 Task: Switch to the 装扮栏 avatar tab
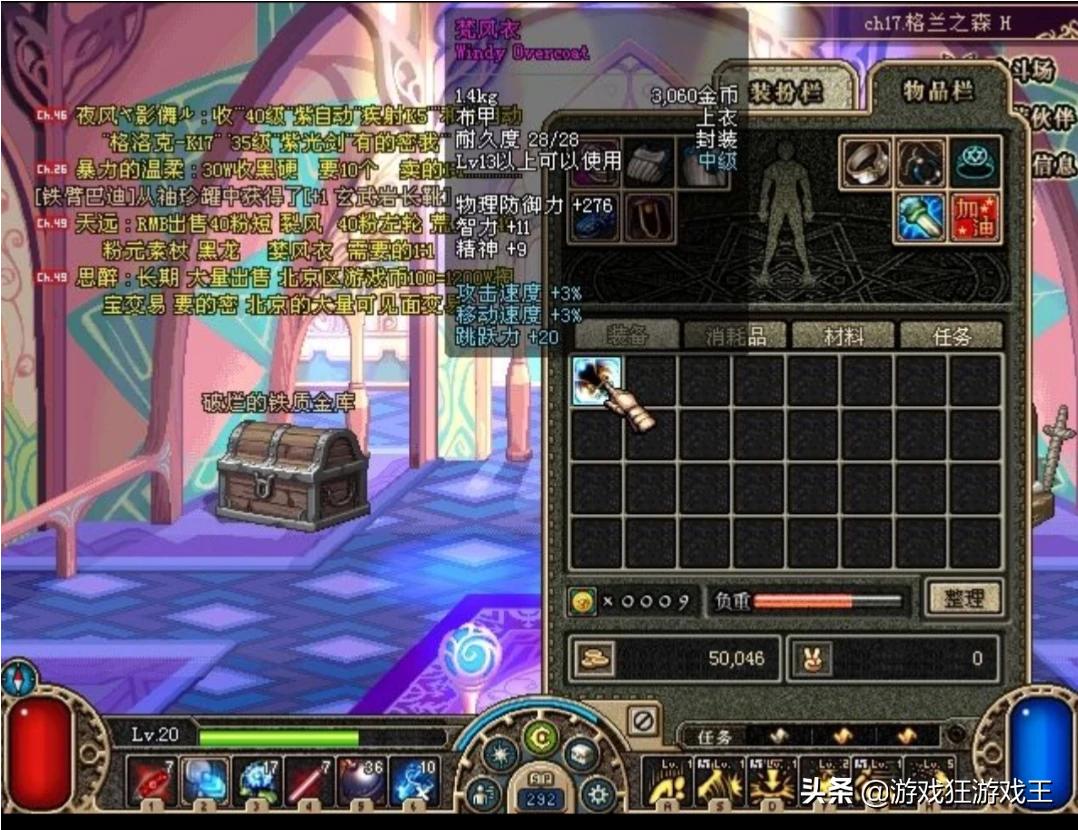(x=787, y=92)
